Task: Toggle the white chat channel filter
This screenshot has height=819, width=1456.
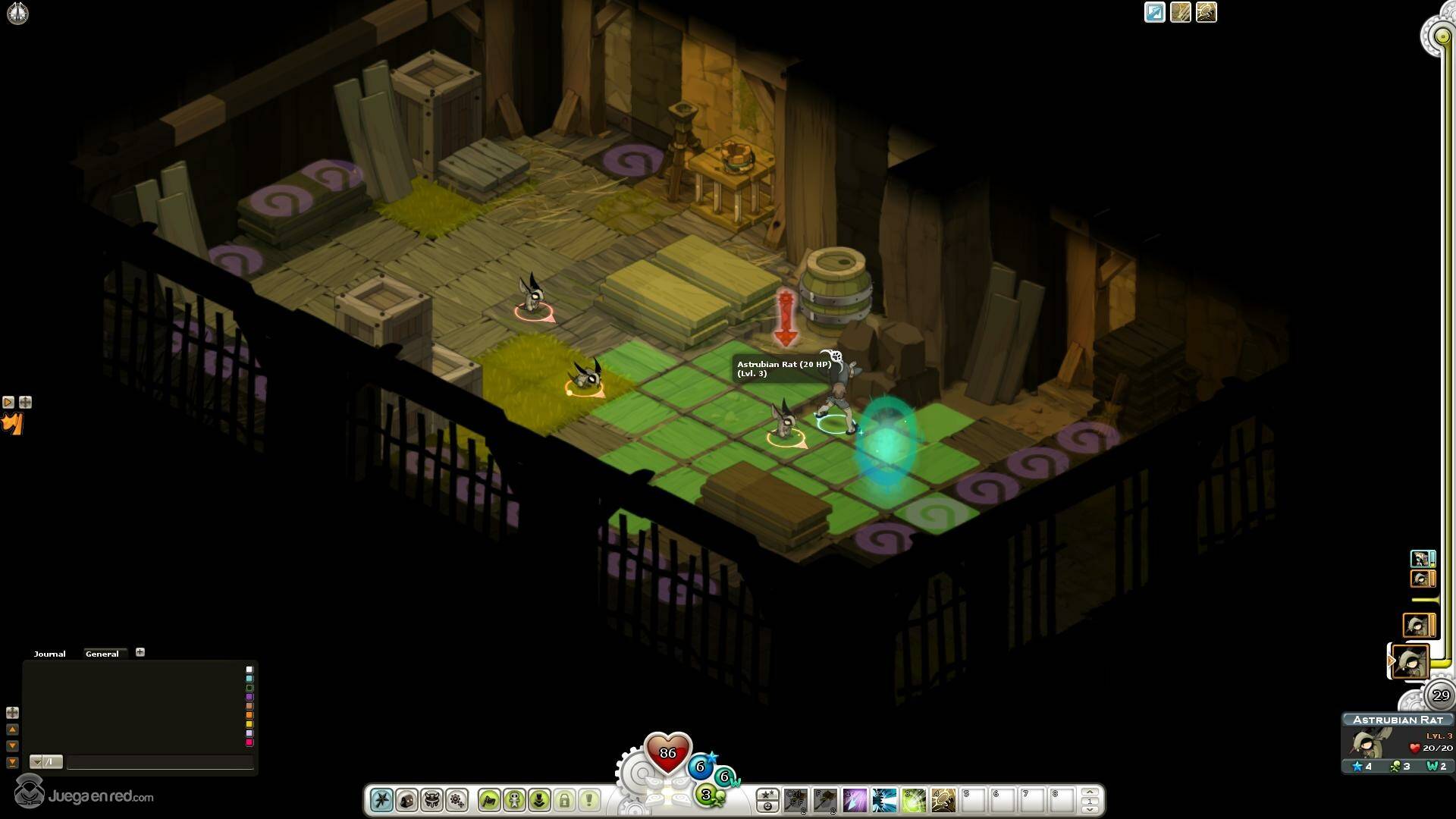Action: [x=249, y=670]
